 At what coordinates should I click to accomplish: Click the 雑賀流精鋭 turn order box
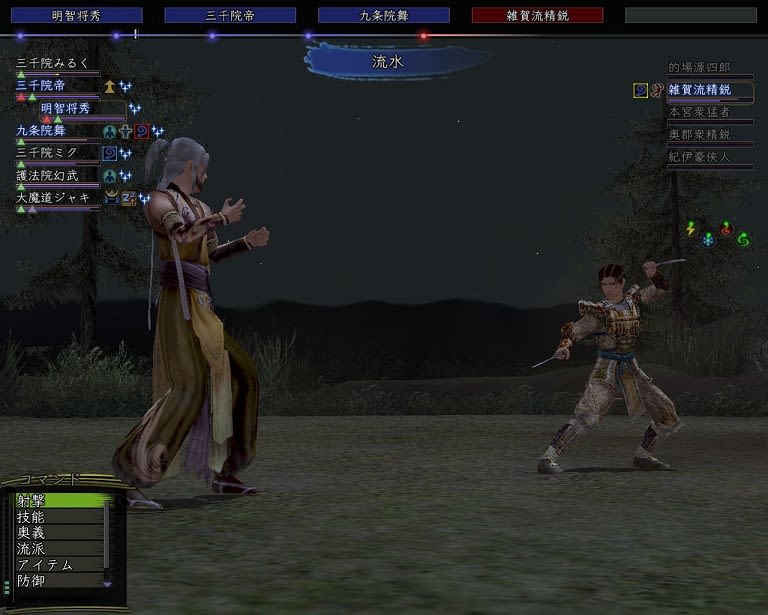(537, 15)
